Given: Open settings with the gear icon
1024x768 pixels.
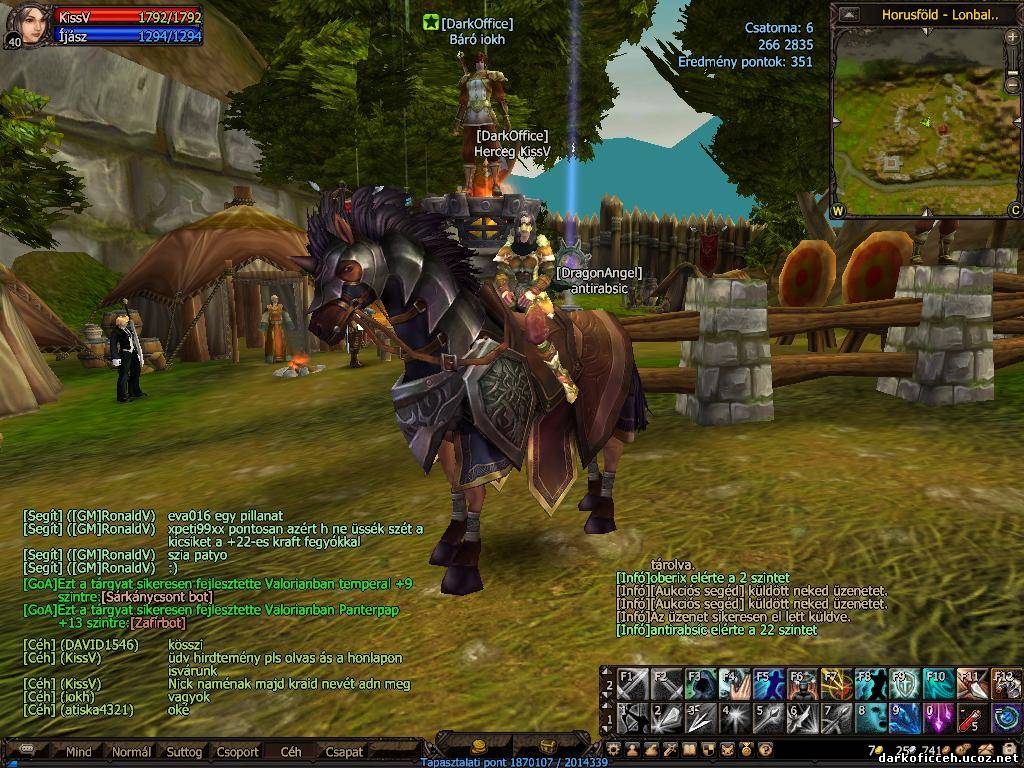Looking at the screenshot, I should [x=614, y=749].
